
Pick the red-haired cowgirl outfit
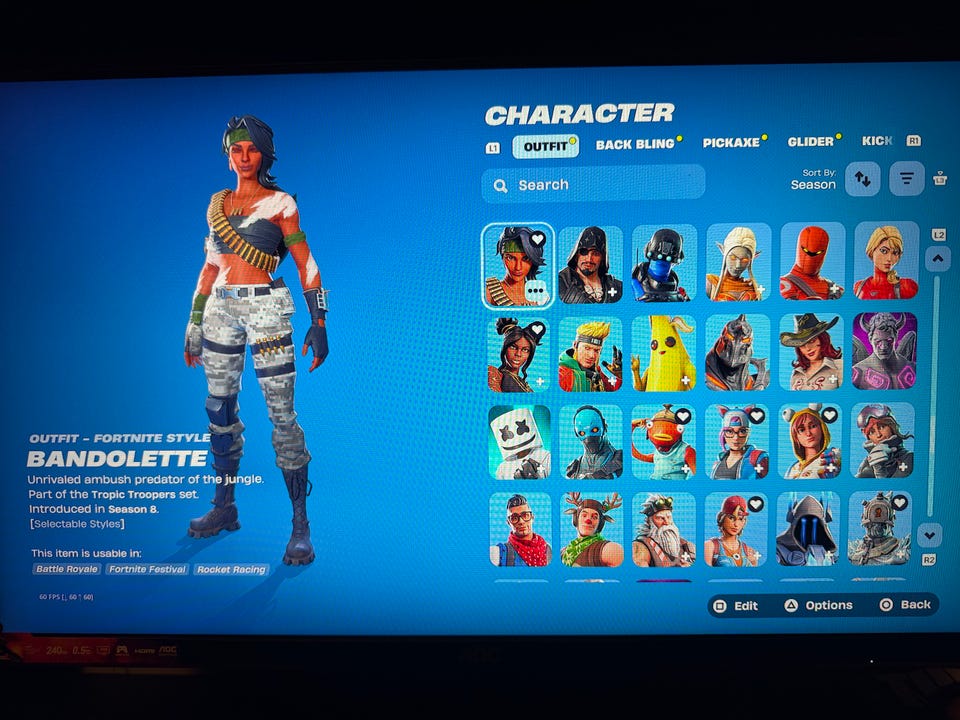(810, 352)
